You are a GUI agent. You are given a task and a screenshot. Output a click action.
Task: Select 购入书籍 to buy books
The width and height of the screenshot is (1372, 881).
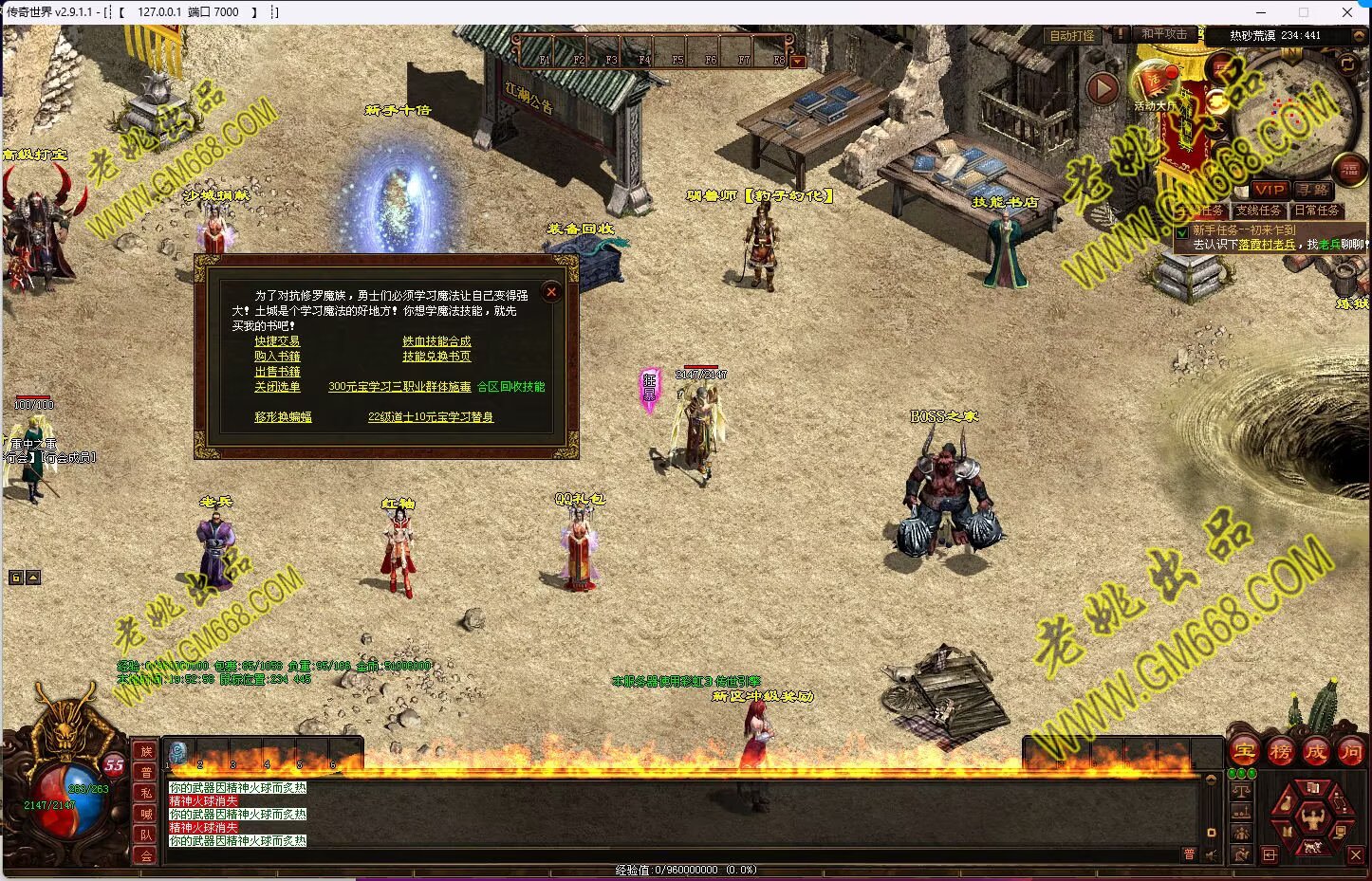277,357
